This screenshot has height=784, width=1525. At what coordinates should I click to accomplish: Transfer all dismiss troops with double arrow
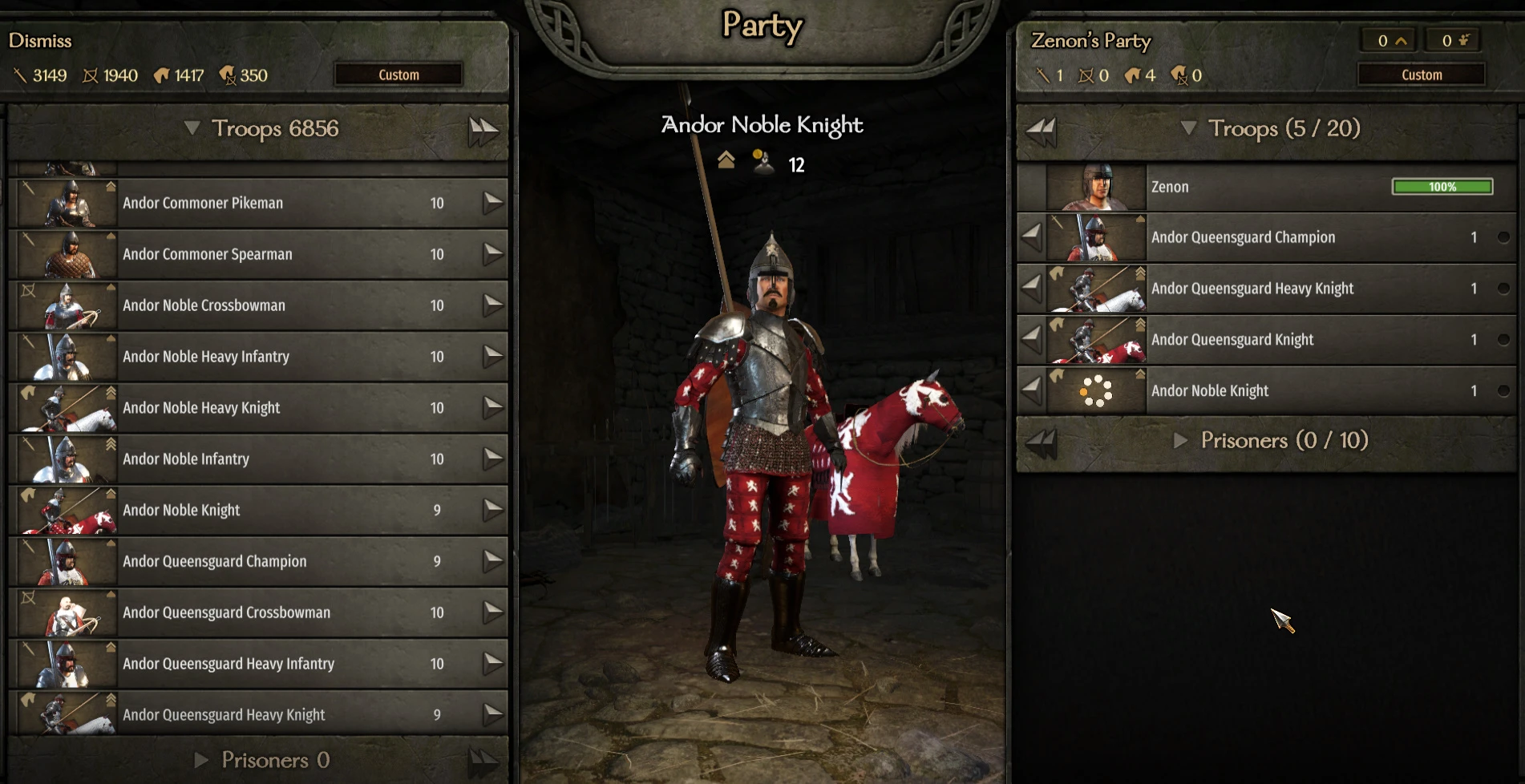tap(483, 130)
